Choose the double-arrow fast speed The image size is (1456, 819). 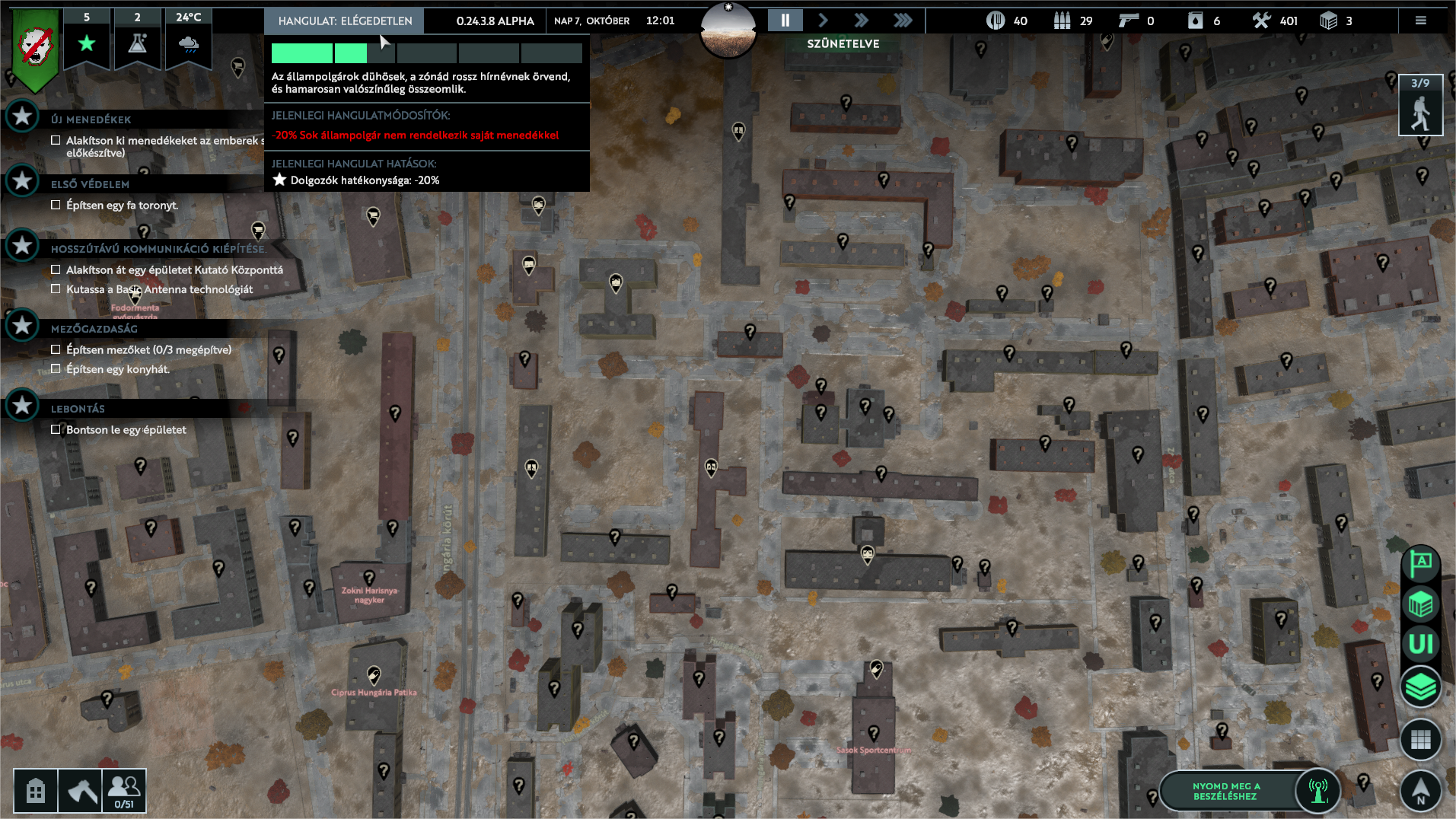point(862,21)
